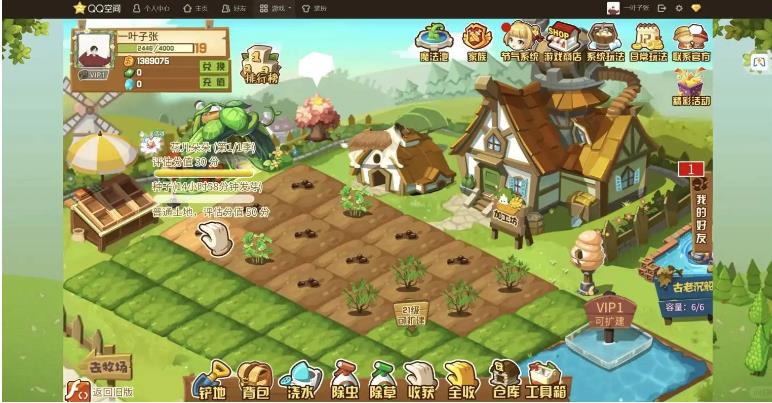Screen dimensions: 772x403
Task: Open the 节气系统 season system
Action: coord(520,43)
